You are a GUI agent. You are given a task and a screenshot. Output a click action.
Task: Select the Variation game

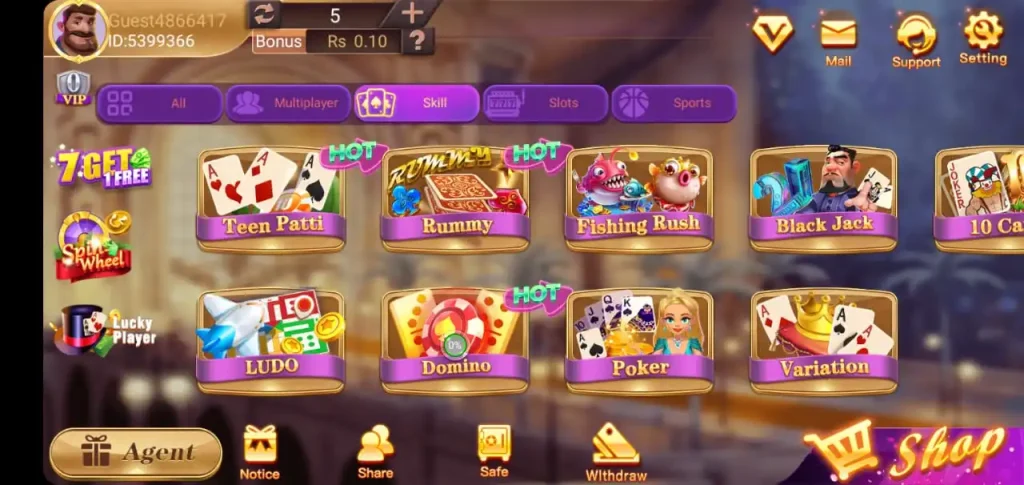(823, 340)
